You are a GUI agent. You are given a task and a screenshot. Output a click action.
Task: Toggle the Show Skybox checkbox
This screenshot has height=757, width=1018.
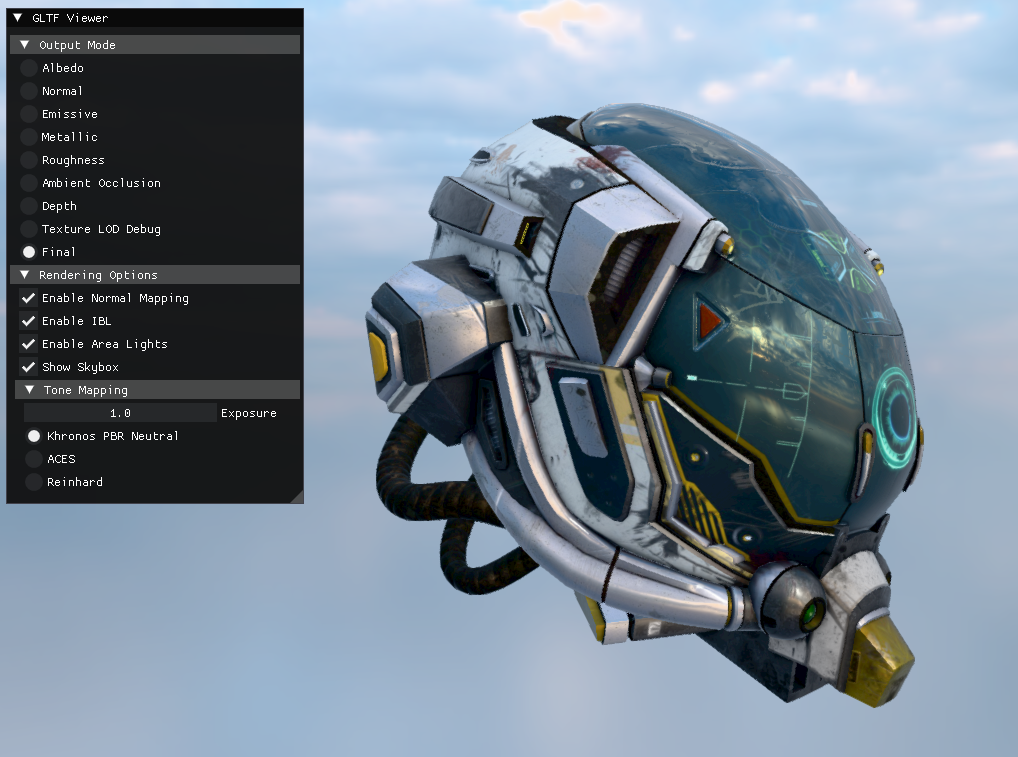(x=29, y=367)
